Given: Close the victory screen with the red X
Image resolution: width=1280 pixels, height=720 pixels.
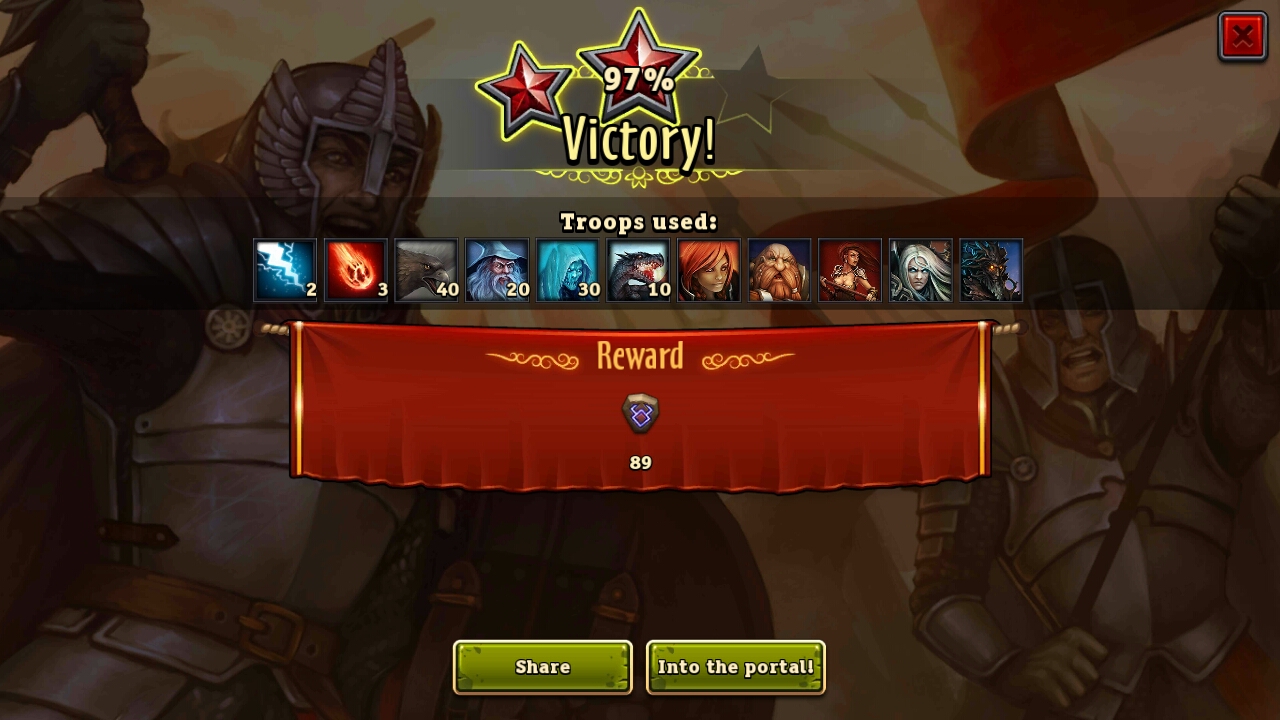Looking at the screenshot, I should (1242, 38).
